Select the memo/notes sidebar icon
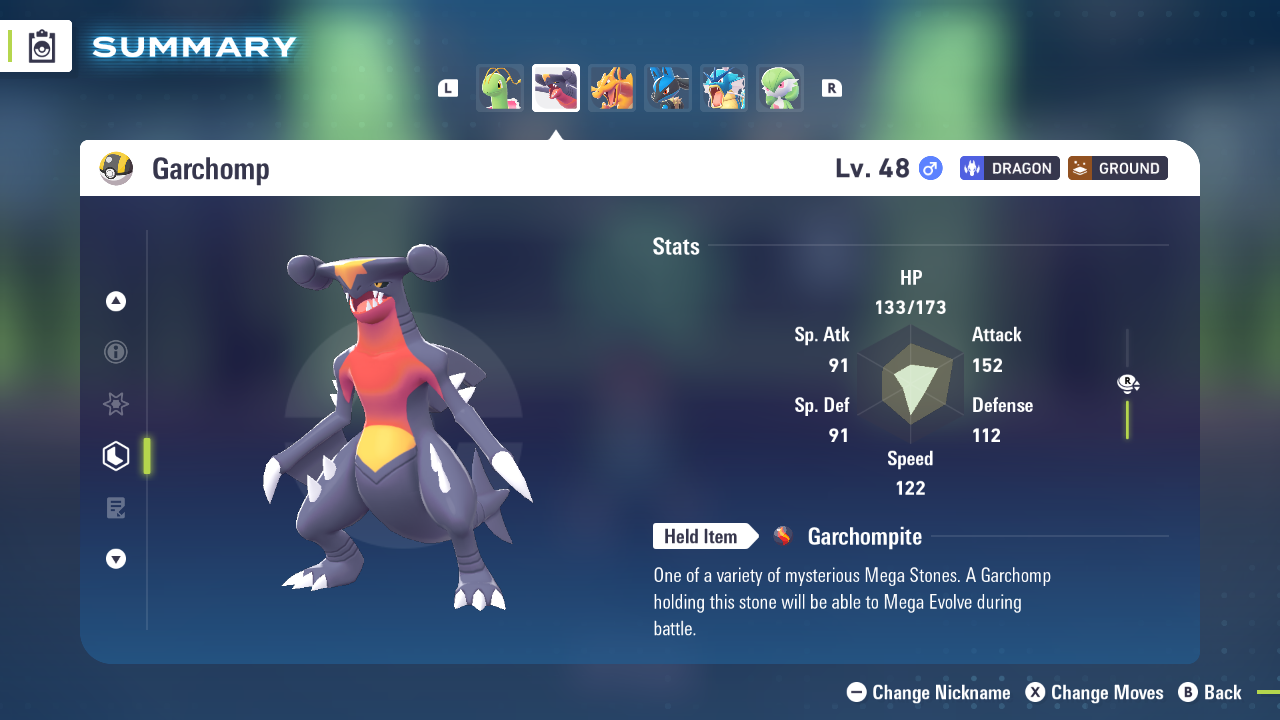This screenshot has height=720, width=1280. click(x=115, y=507)
